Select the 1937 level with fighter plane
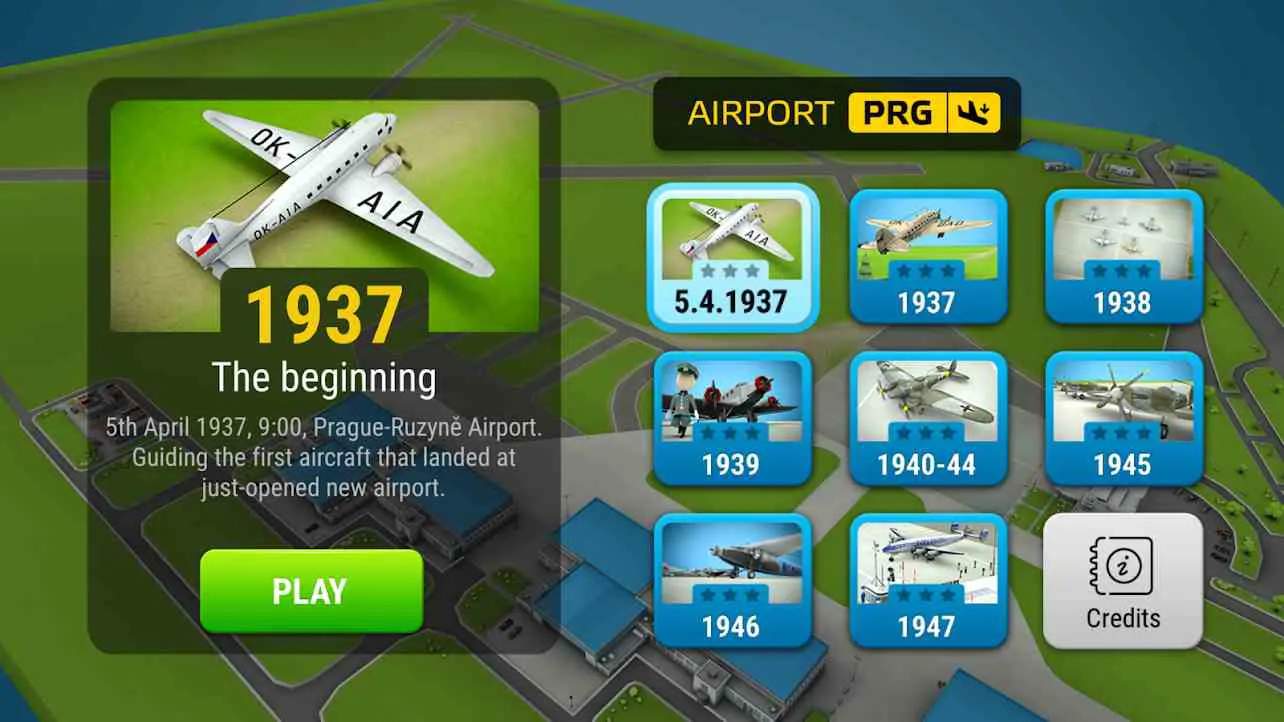Viewport: 1284px width, 722px height. tap(928, 255)
